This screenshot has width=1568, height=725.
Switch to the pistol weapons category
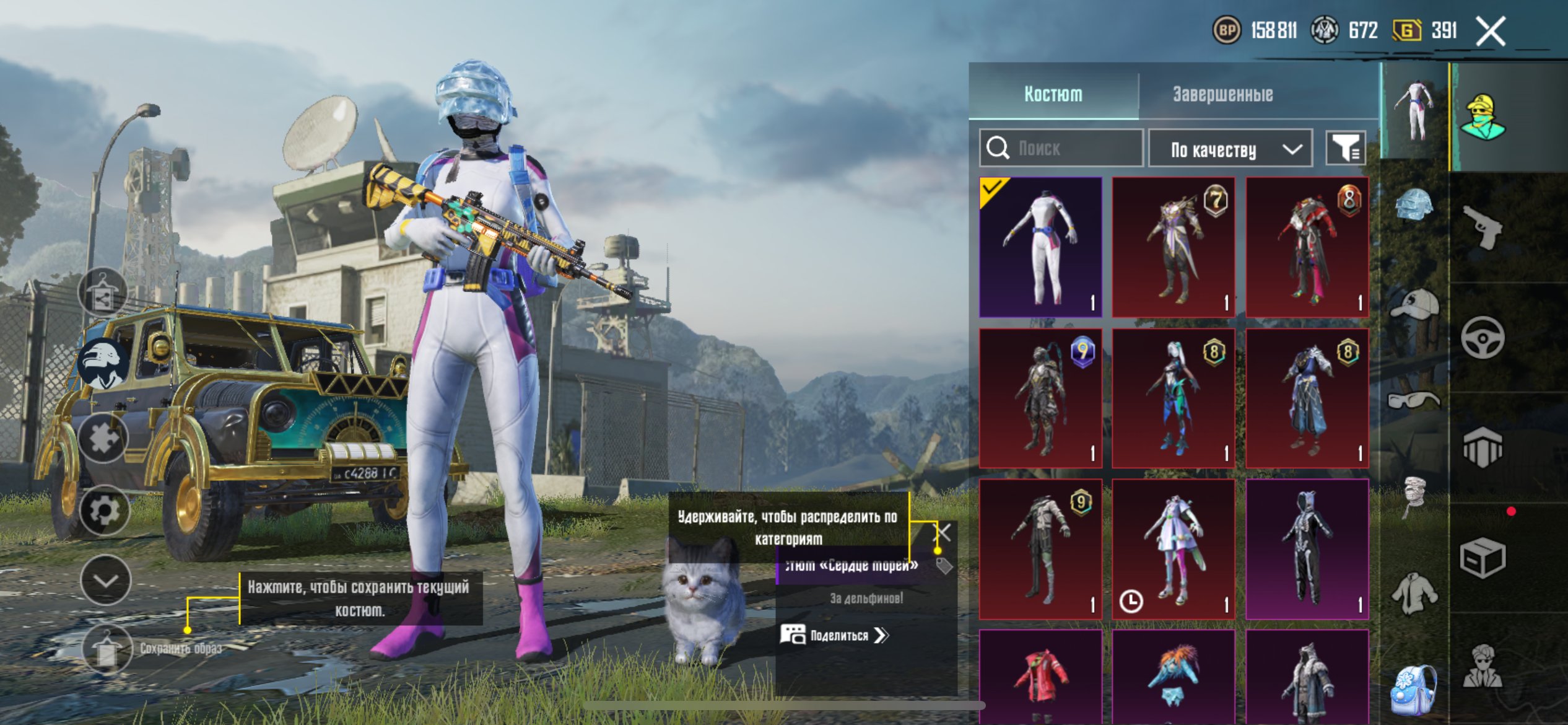pos(1483,227)
